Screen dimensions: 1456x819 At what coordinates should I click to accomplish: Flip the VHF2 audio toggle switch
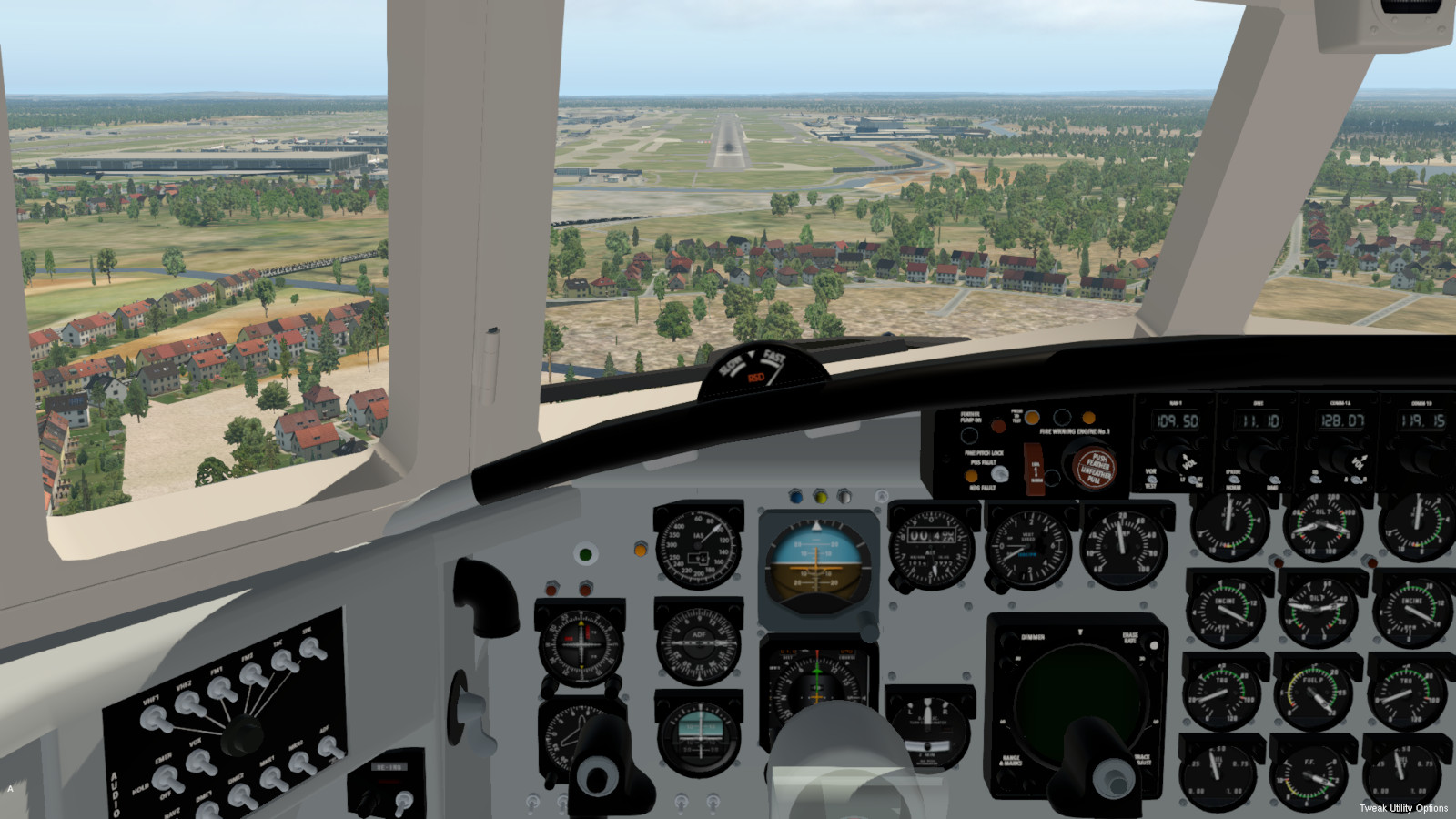(189, 703)
